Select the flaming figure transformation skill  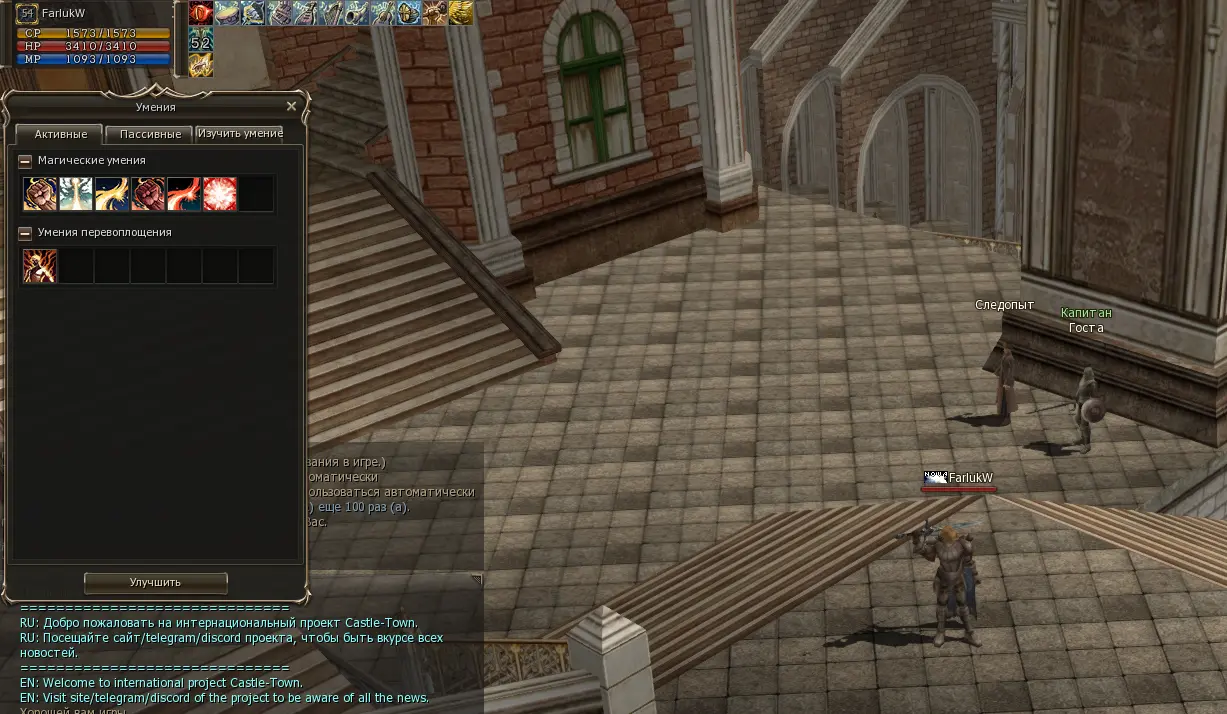(x=40, y=266)
